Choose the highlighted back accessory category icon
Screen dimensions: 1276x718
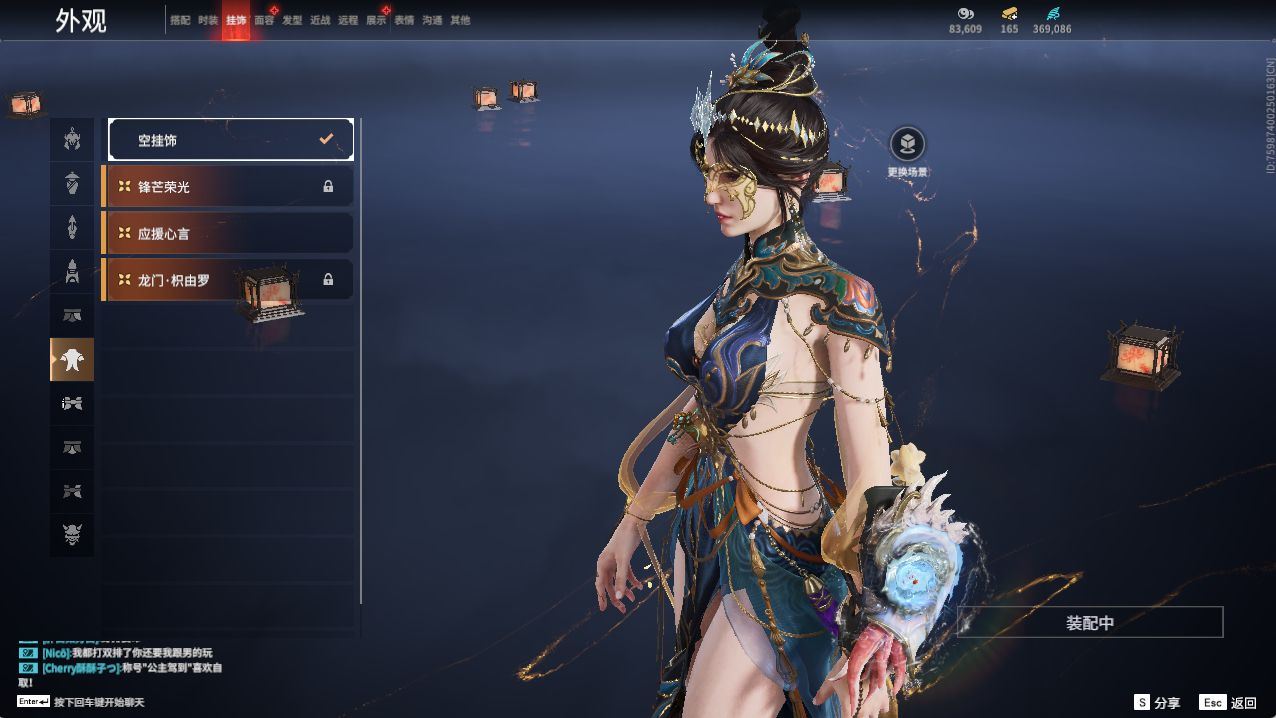pos(72,360)
